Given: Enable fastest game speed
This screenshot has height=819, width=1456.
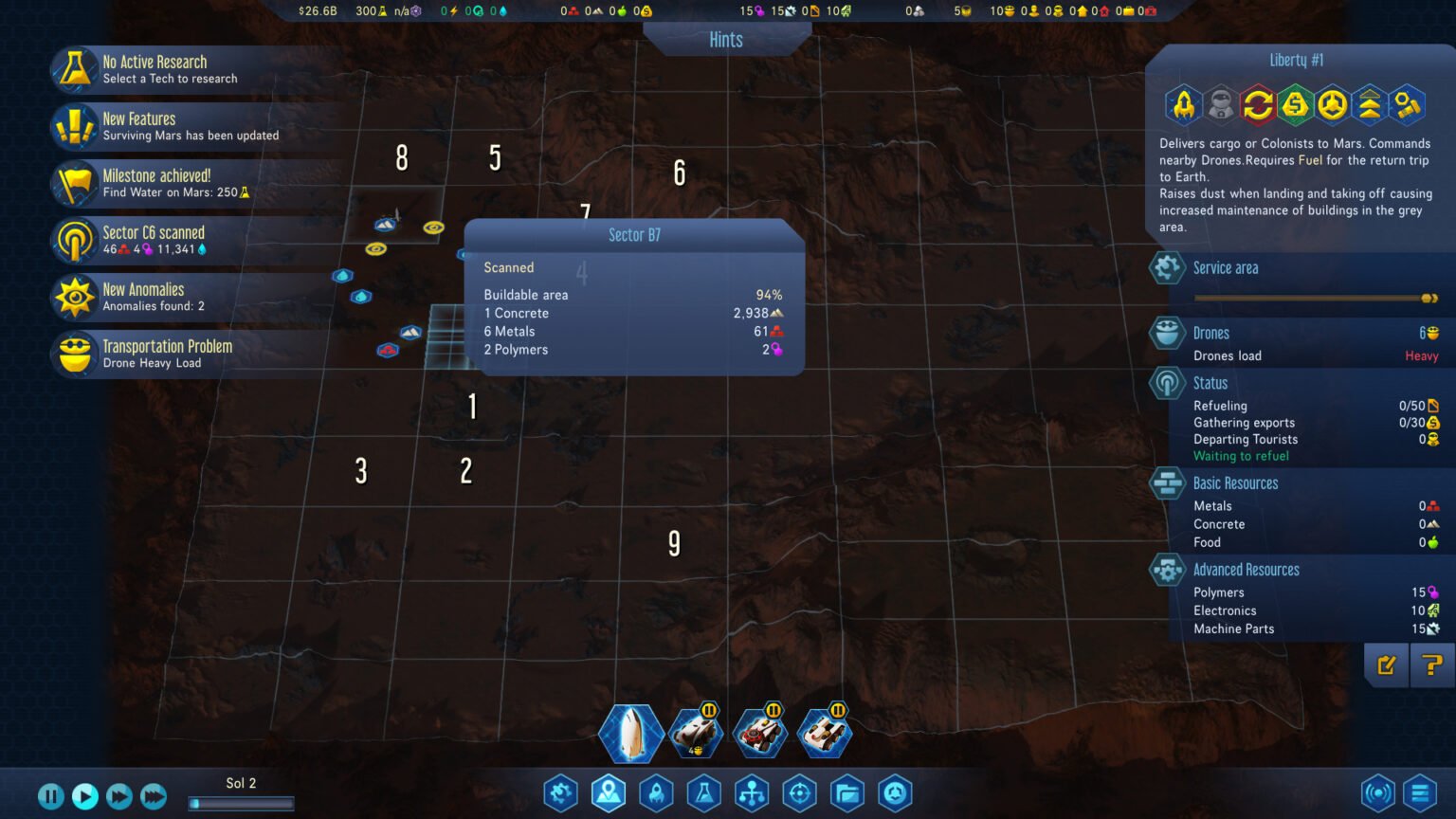Looking at the screenshot, I should coord(153,796).
